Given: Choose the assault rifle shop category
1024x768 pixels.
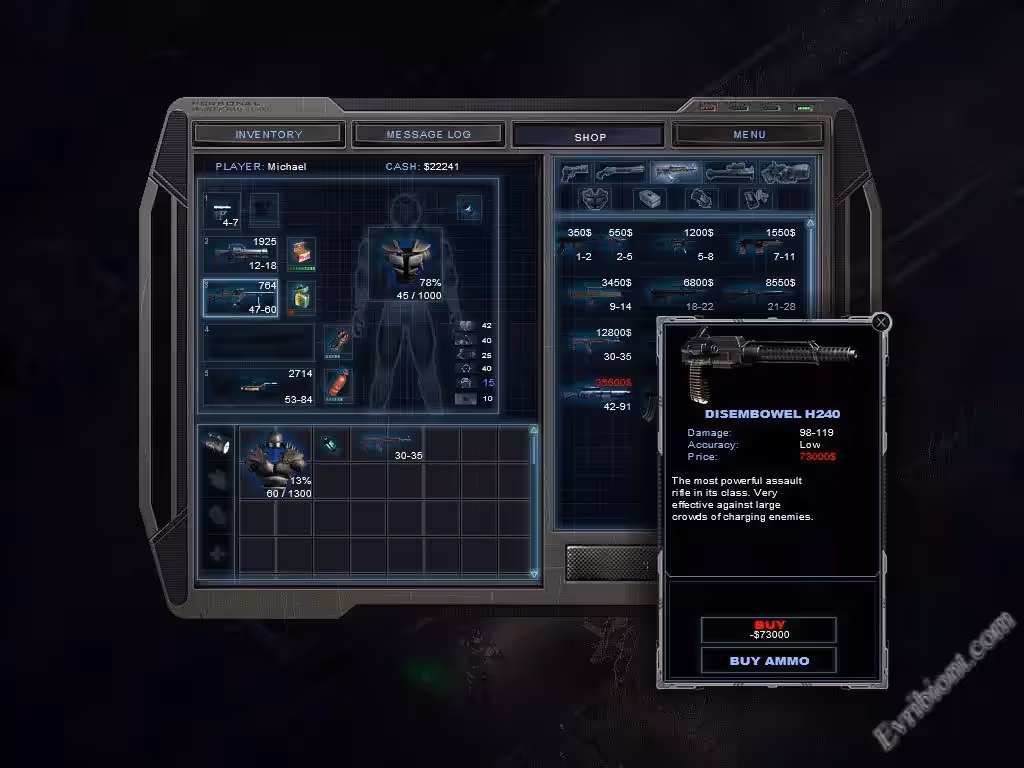Looking at the screenshot, I should point(675,172).
